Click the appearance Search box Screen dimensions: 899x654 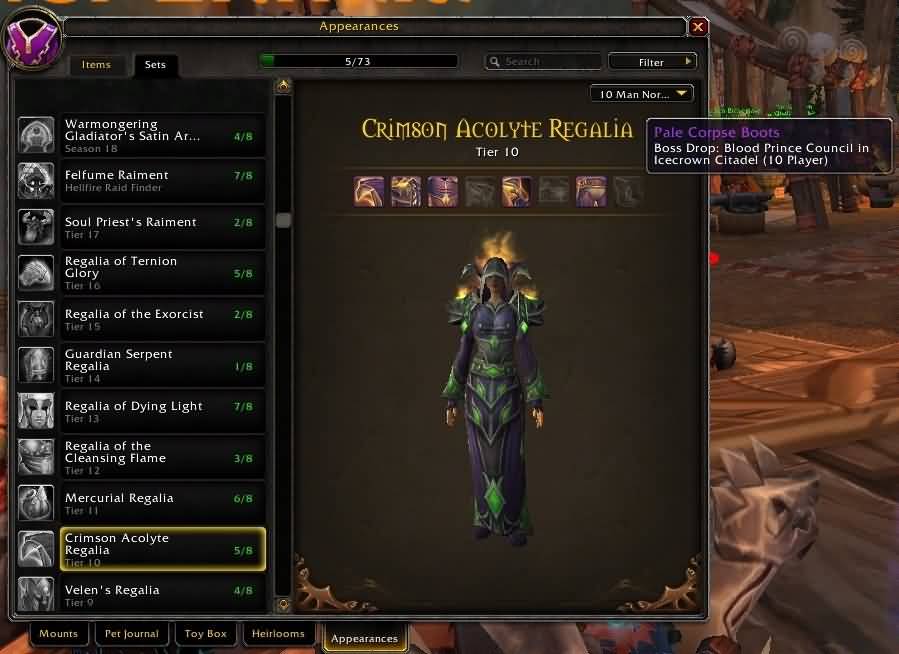tap(544, 62)
